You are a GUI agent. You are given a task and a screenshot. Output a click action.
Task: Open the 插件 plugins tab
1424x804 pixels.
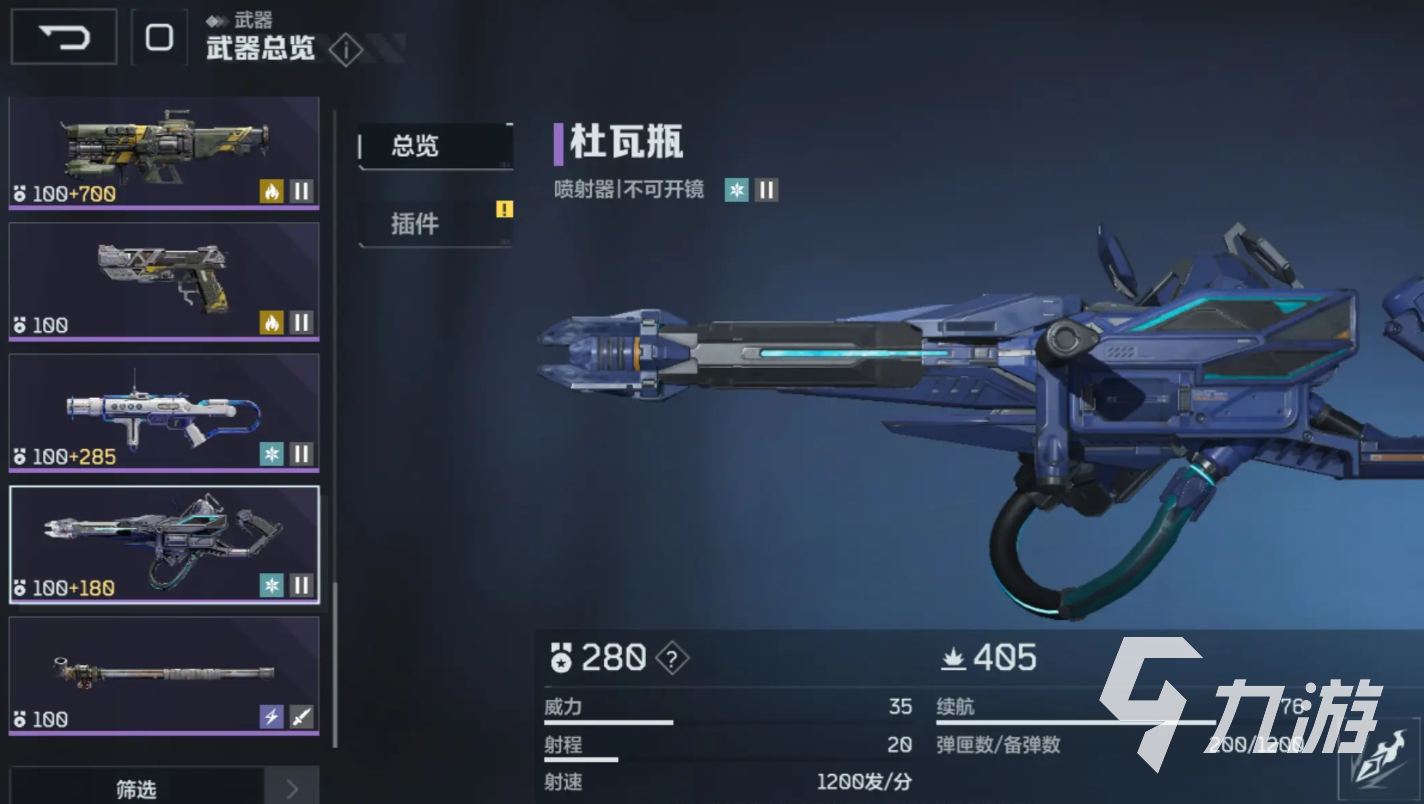pos(435,223)
